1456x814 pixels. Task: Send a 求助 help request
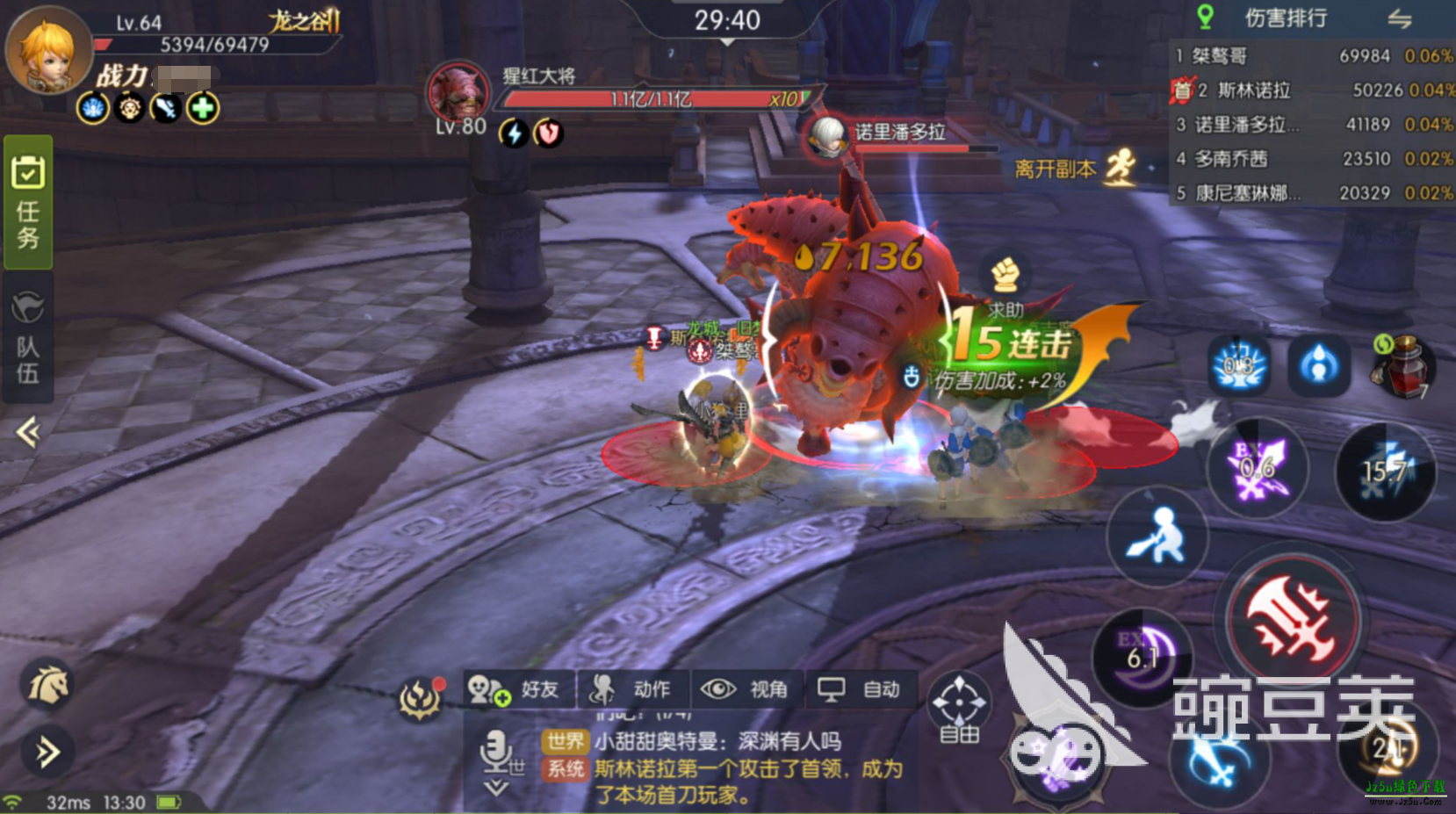tap(1006, 285)
